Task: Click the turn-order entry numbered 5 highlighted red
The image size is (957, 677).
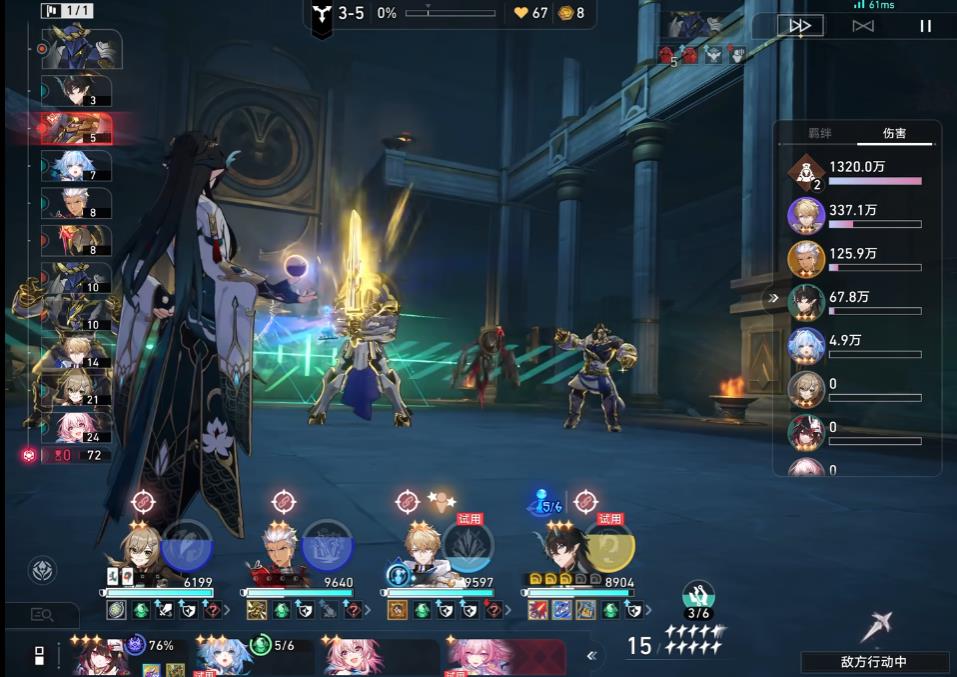Action: pyautogui.click(x=77, y=128)
